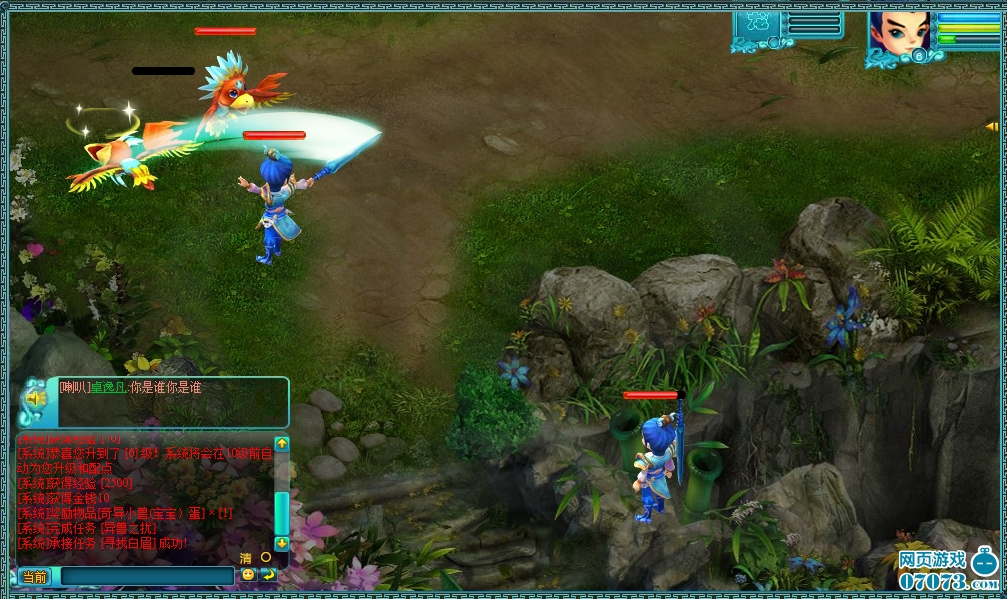Send chat with the yellow arrow button
This screenshot has height=599, width=1007.
[x=268, y=575]
